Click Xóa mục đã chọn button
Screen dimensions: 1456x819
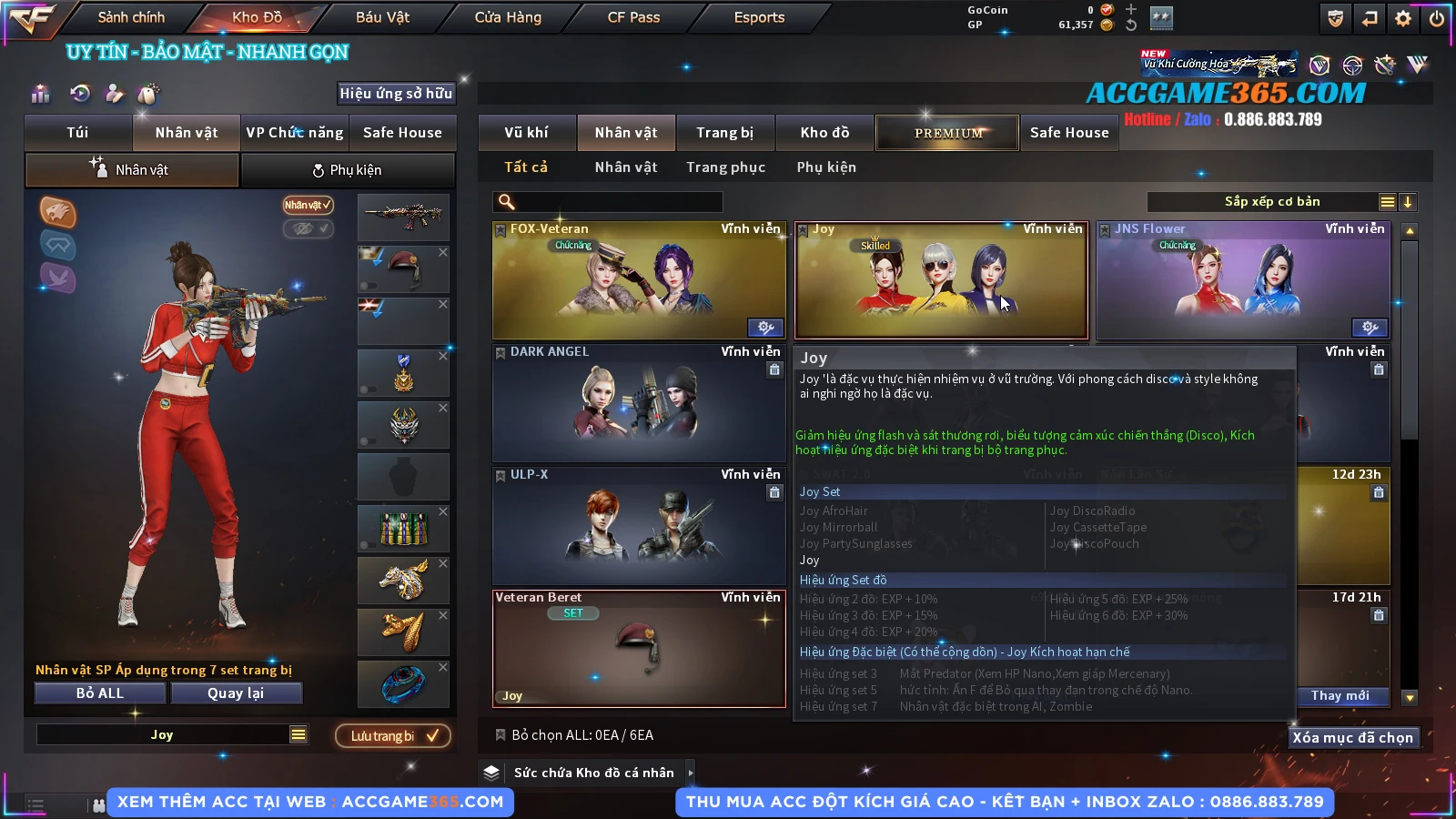[1352, 738]
